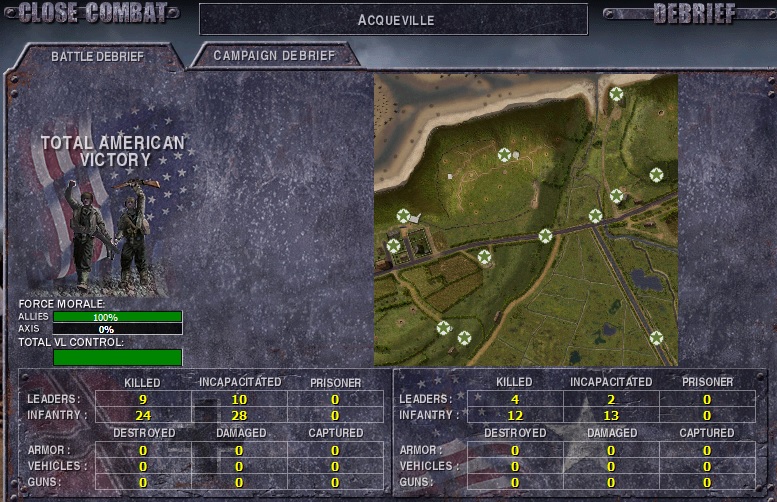Click the Acqueville battlefield map overview
The width and height of the screenshot is (777, 502).
point(526,219)
